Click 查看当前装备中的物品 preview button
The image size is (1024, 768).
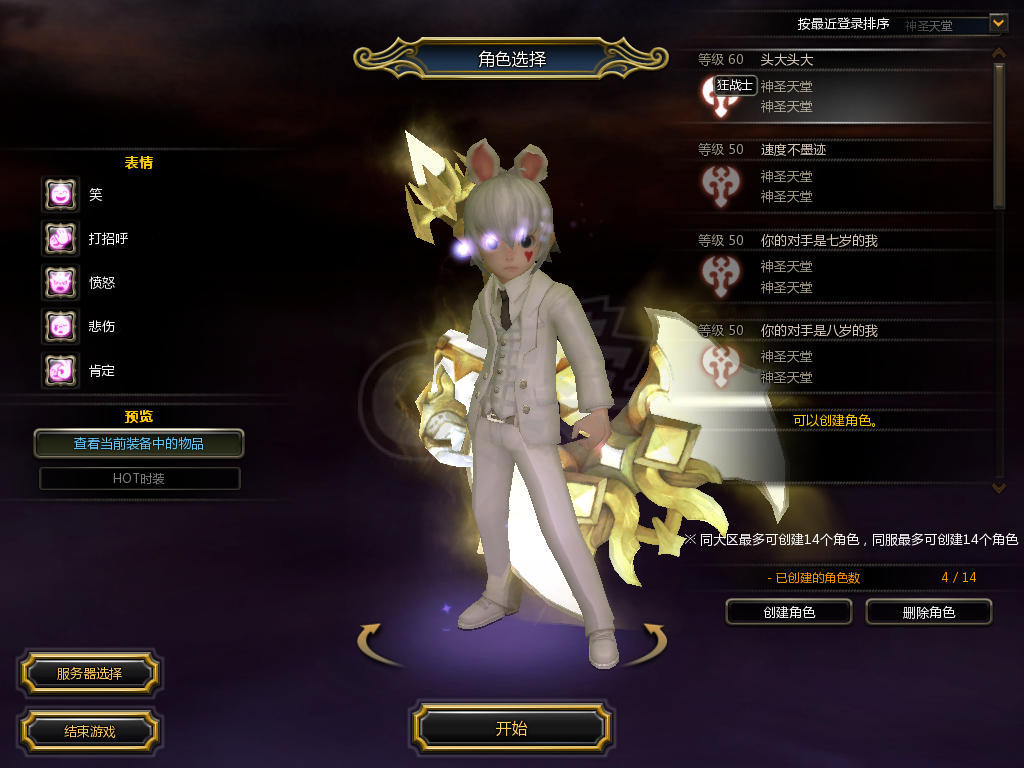pos(139,443)
